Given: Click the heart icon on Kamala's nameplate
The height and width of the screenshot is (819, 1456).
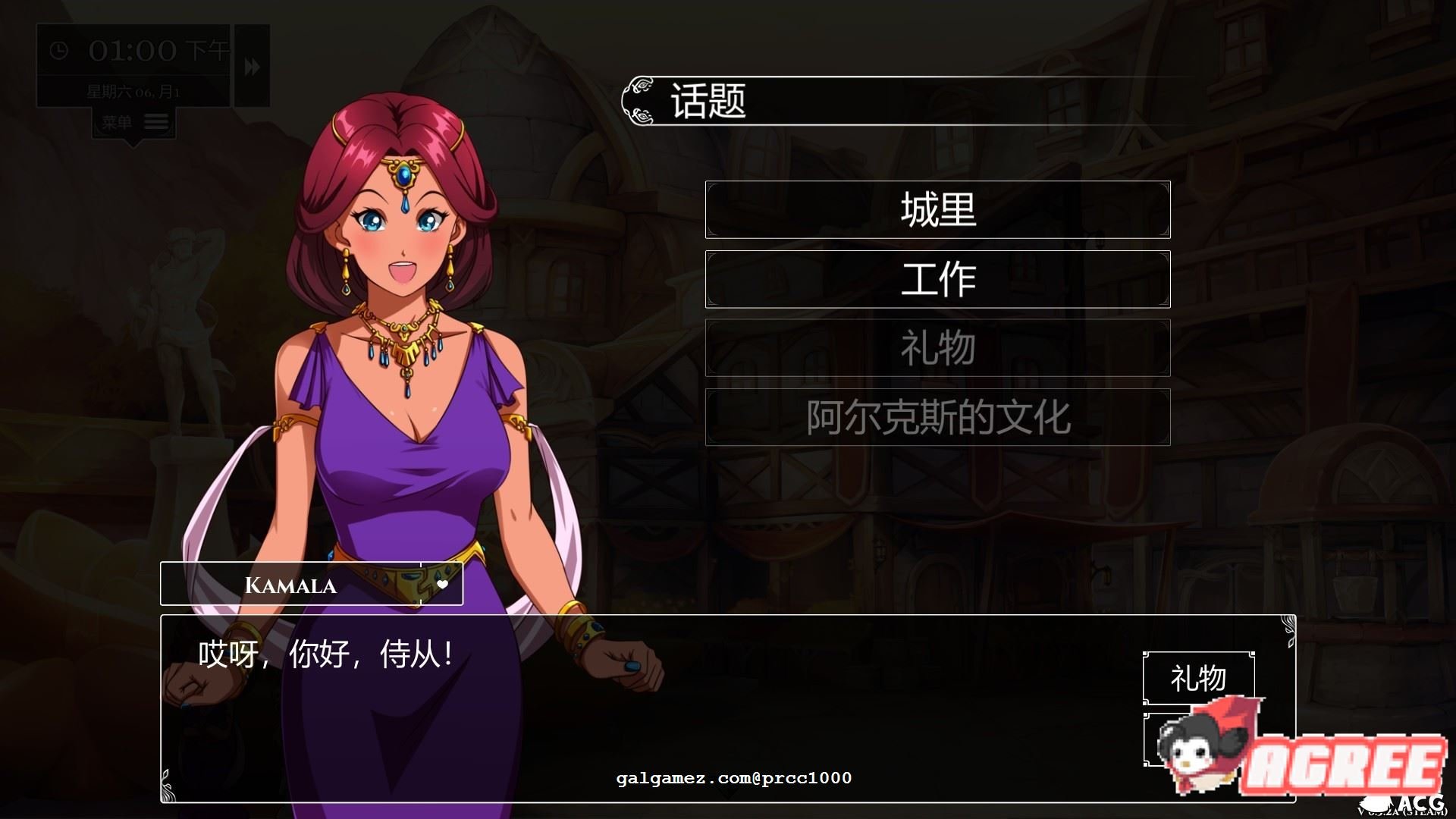Looking at the screenshot, I should (x=444, y=584).
